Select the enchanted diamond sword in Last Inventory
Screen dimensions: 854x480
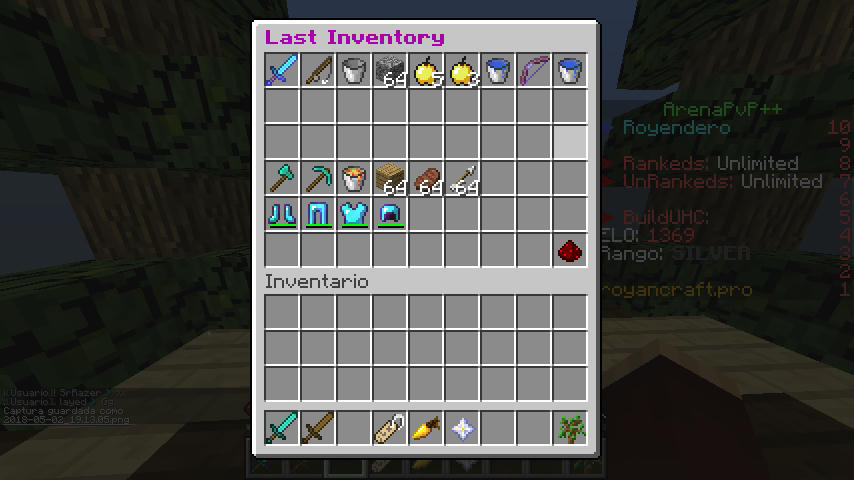(283, 71)
